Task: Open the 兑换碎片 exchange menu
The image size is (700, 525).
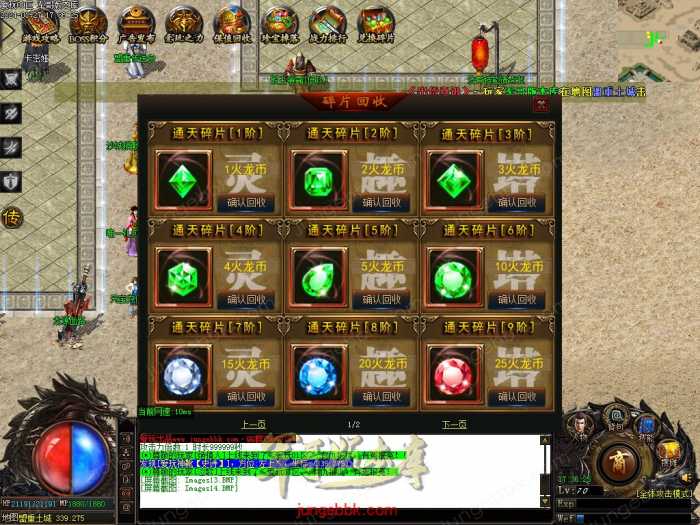Action: click(x=376, y=25)
